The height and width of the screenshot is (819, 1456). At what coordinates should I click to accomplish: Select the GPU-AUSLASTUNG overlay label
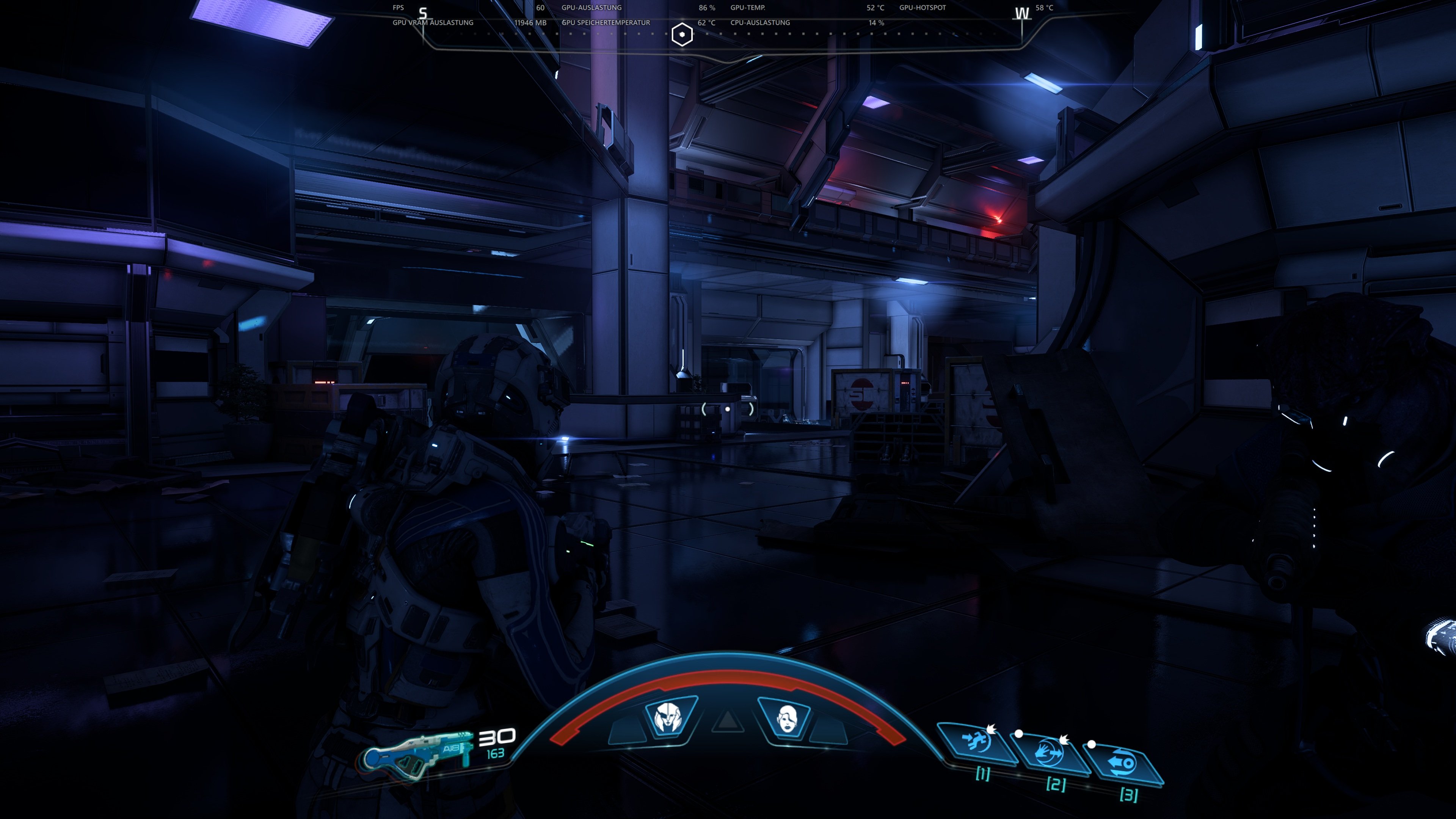591,7
